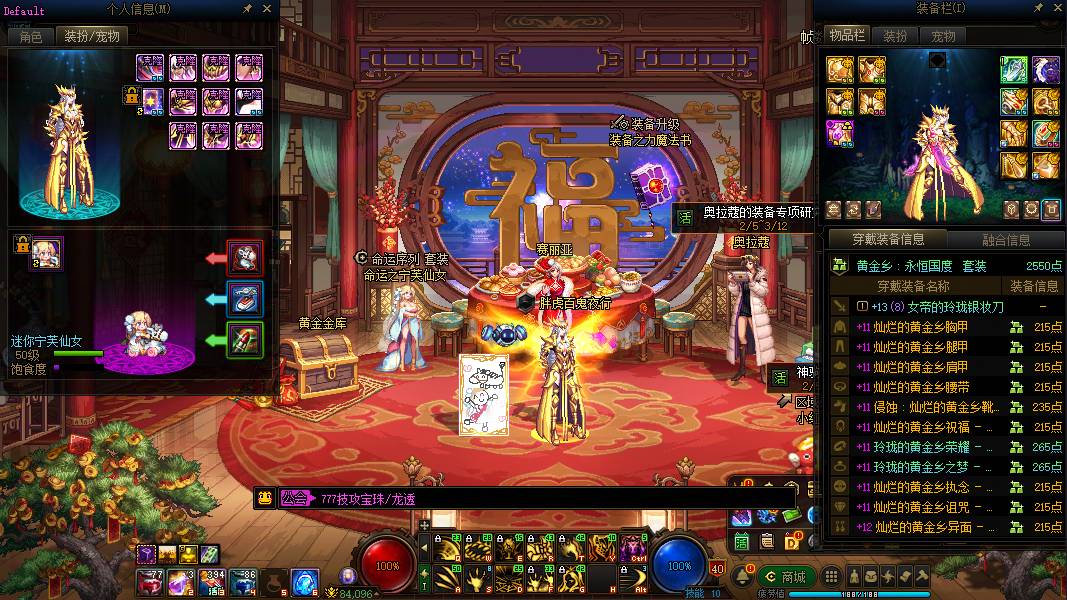Click the 公会 guild chat channel tag
The width and height of the screenshot is (1067, 600).
[295, 498]
